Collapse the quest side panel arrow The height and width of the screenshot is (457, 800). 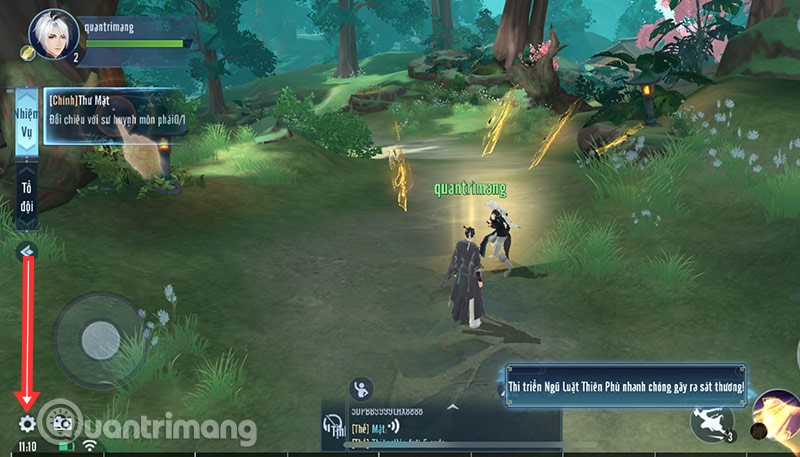27,252
